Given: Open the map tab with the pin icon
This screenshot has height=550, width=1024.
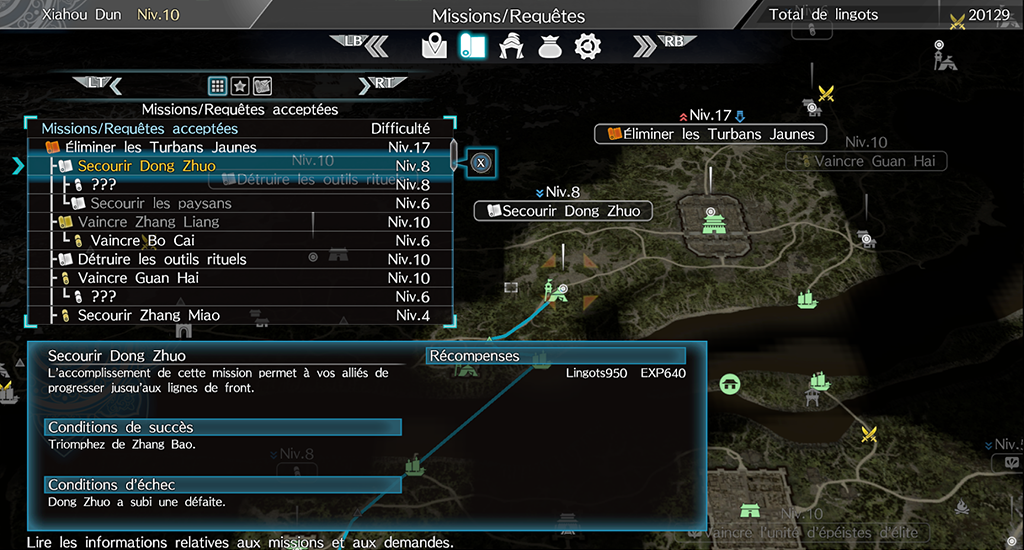Looking at the screenshot, I should click(x=433, y=45).
